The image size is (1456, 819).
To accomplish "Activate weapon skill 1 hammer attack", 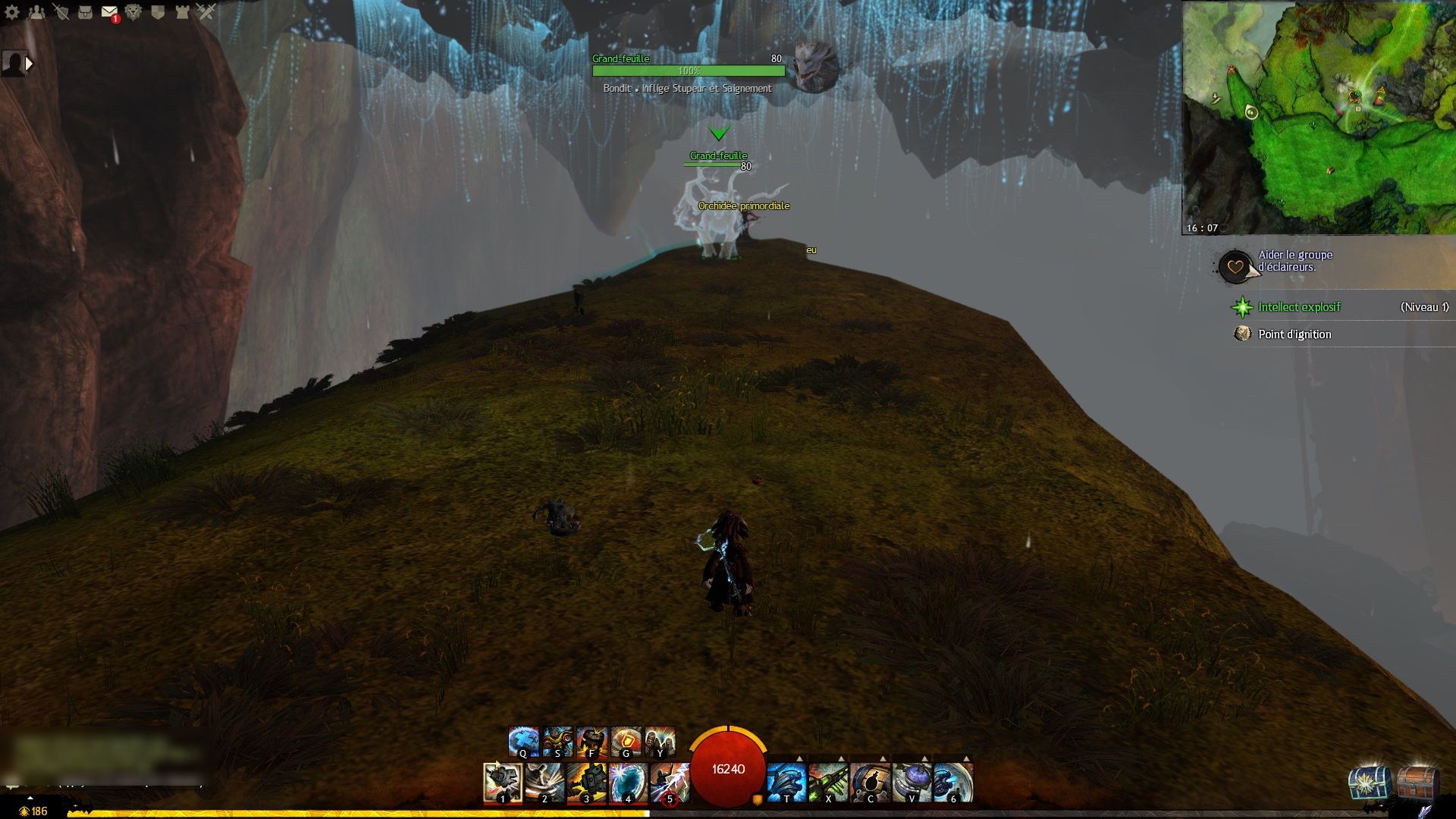I will [502, 783].
